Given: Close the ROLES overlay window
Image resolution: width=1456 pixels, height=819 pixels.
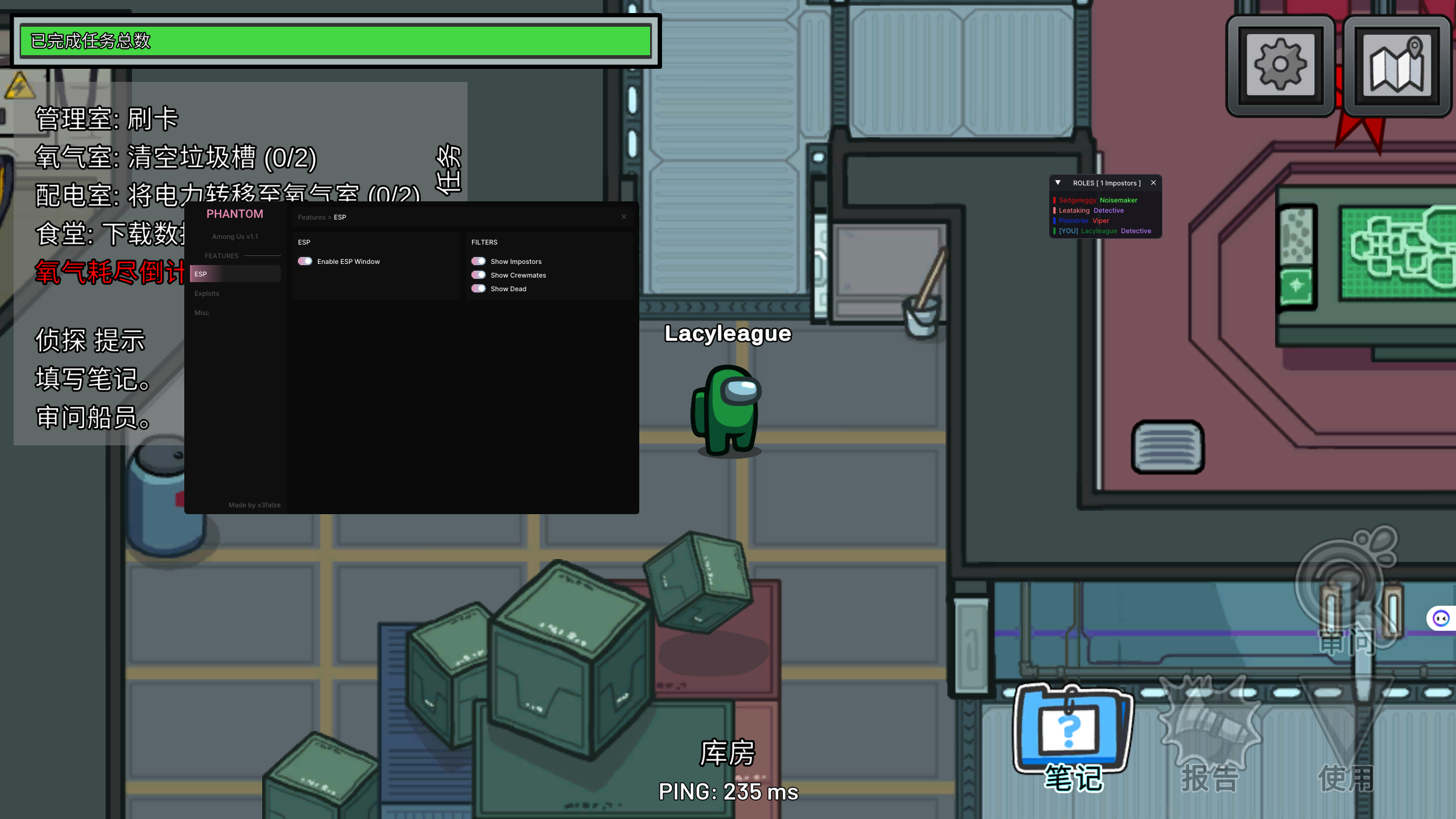Looking at the screenshot, I should (x=1153, y=183).
